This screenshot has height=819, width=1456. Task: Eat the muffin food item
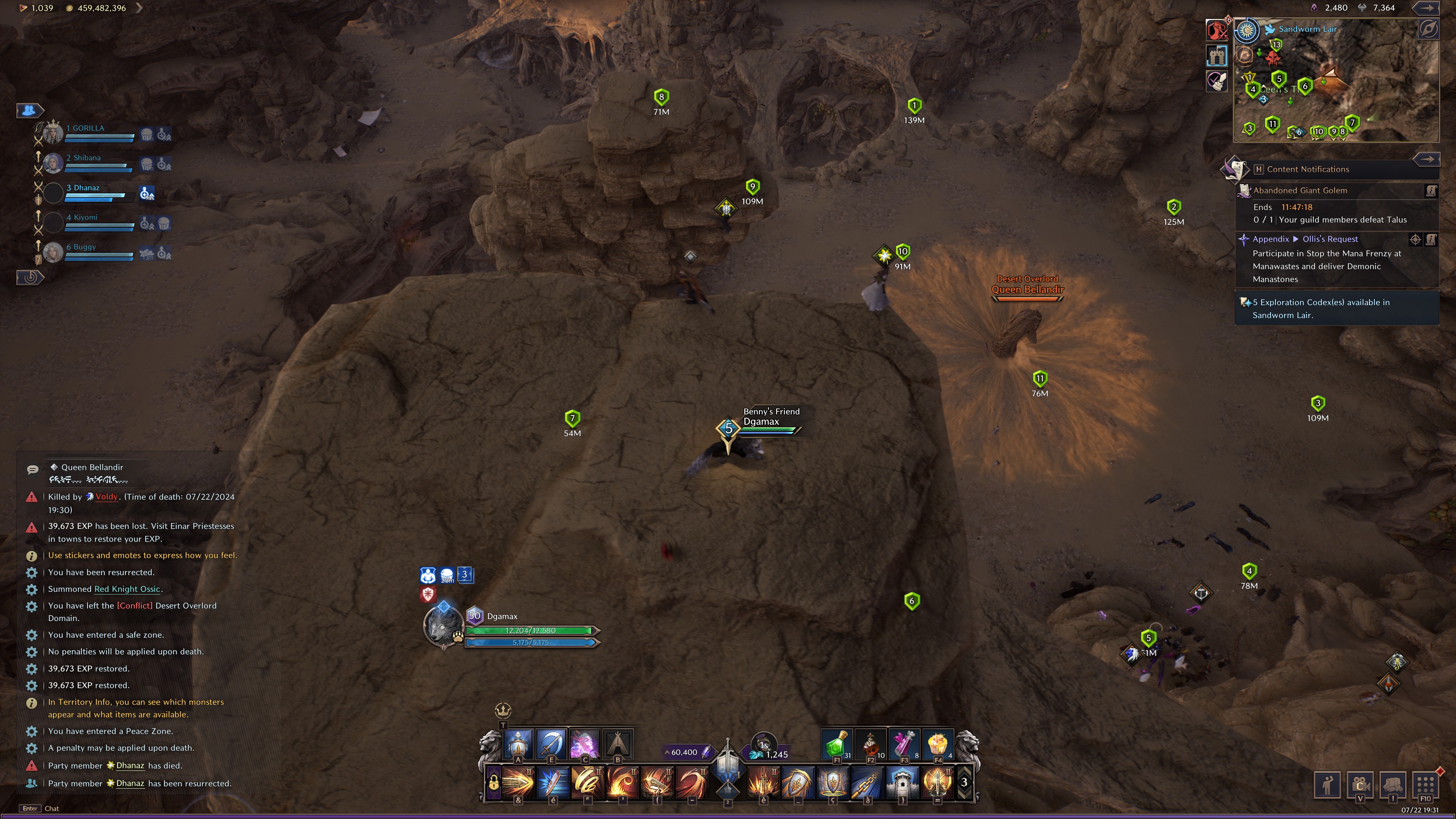tap(938, 744)
